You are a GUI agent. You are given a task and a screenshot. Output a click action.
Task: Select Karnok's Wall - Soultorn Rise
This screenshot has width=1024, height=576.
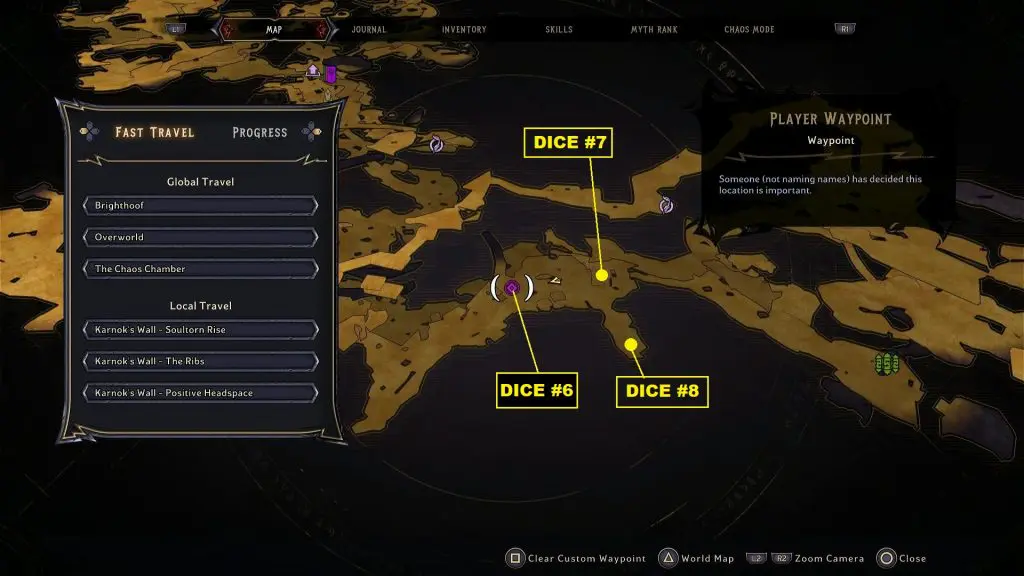[x=200, y=330]
